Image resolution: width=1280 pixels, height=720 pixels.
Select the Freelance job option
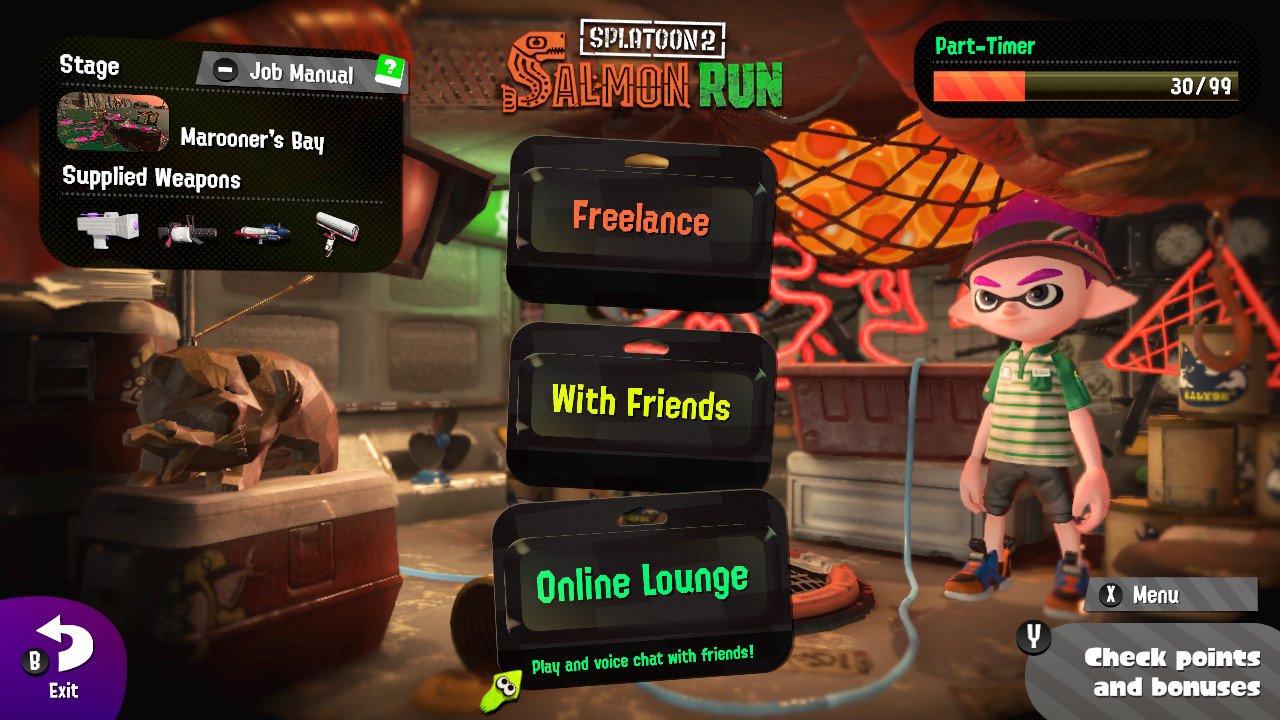641,219
